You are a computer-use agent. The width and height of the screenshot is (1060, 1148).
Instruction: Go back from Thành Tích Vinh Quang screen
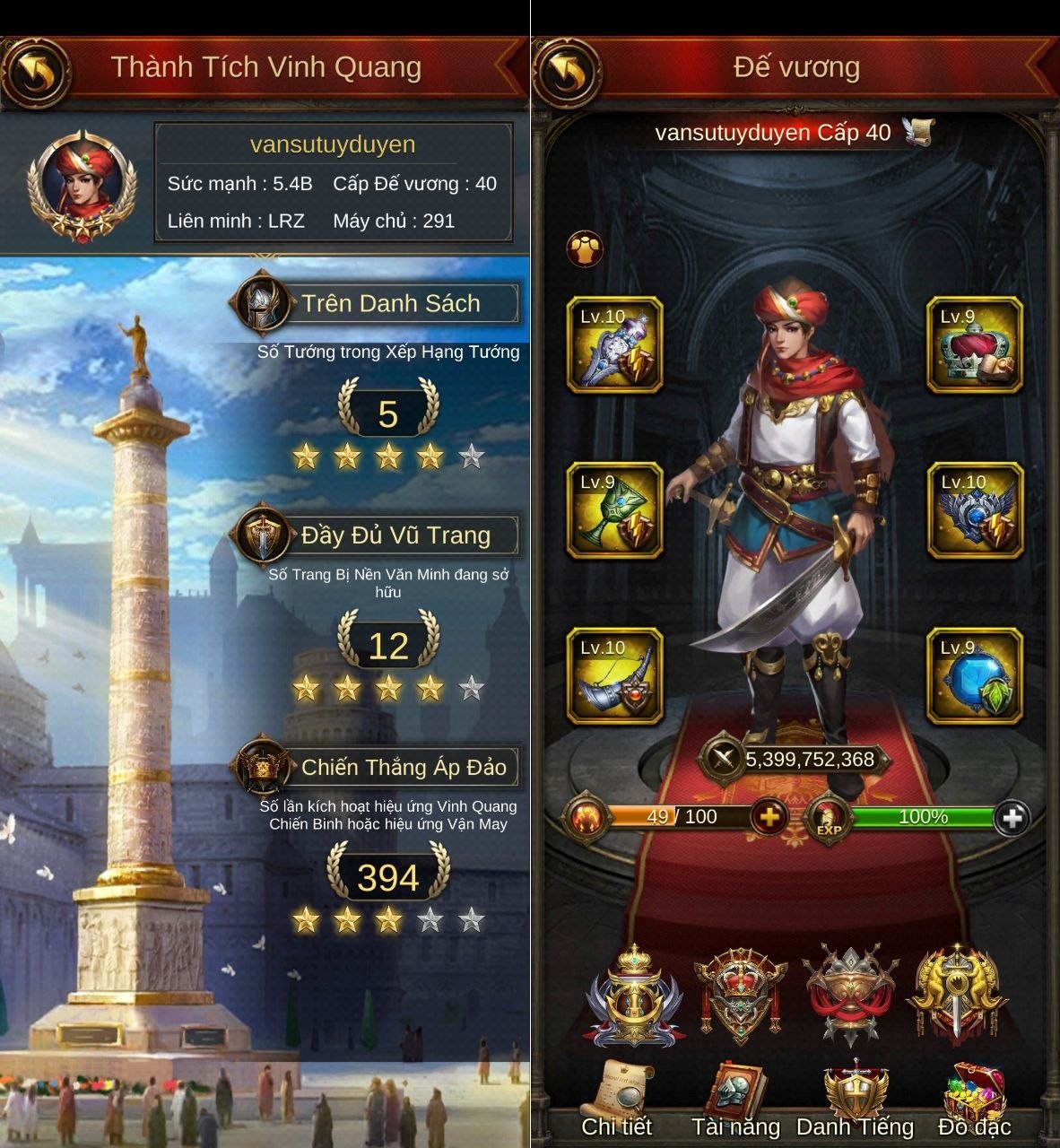[x=34, y=70]
